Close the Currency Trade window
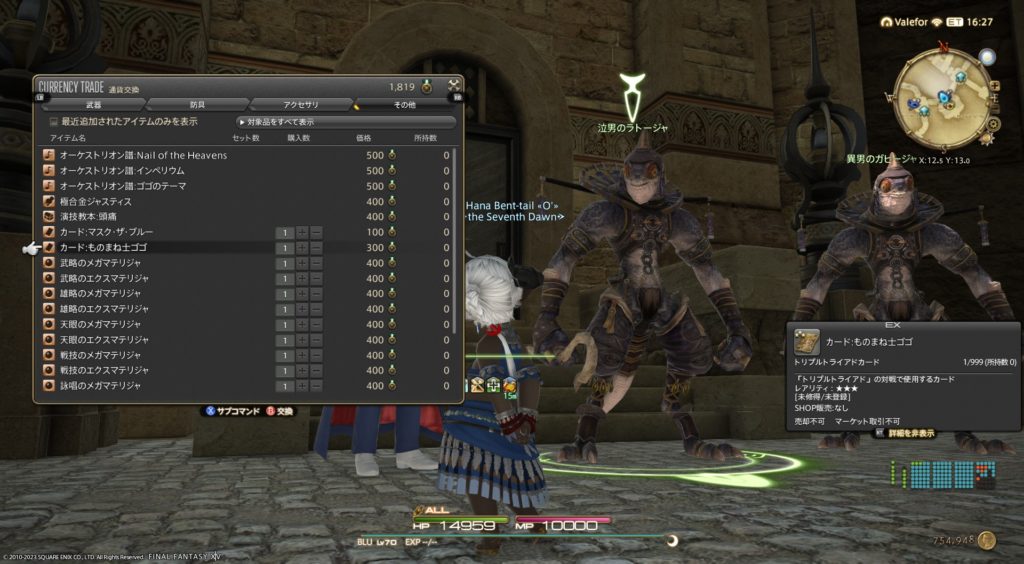 pyautogui.click(x=454, y=86)
